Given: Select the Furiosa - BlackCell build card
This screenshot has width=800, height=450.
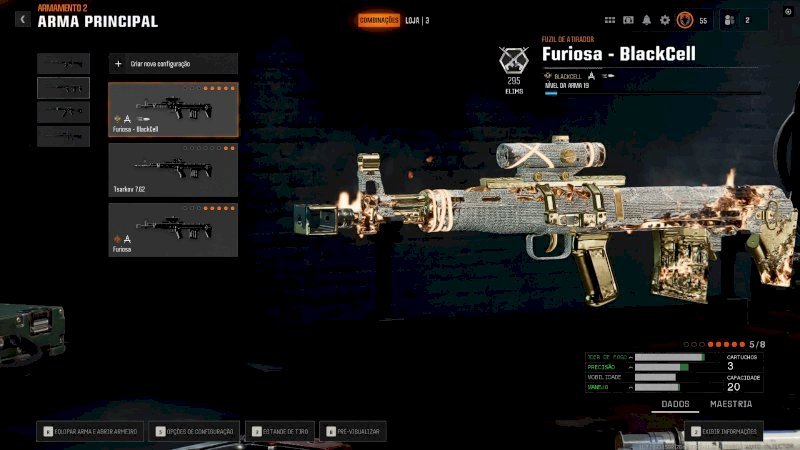Looking at the screenshot, I should coord(173,109).
